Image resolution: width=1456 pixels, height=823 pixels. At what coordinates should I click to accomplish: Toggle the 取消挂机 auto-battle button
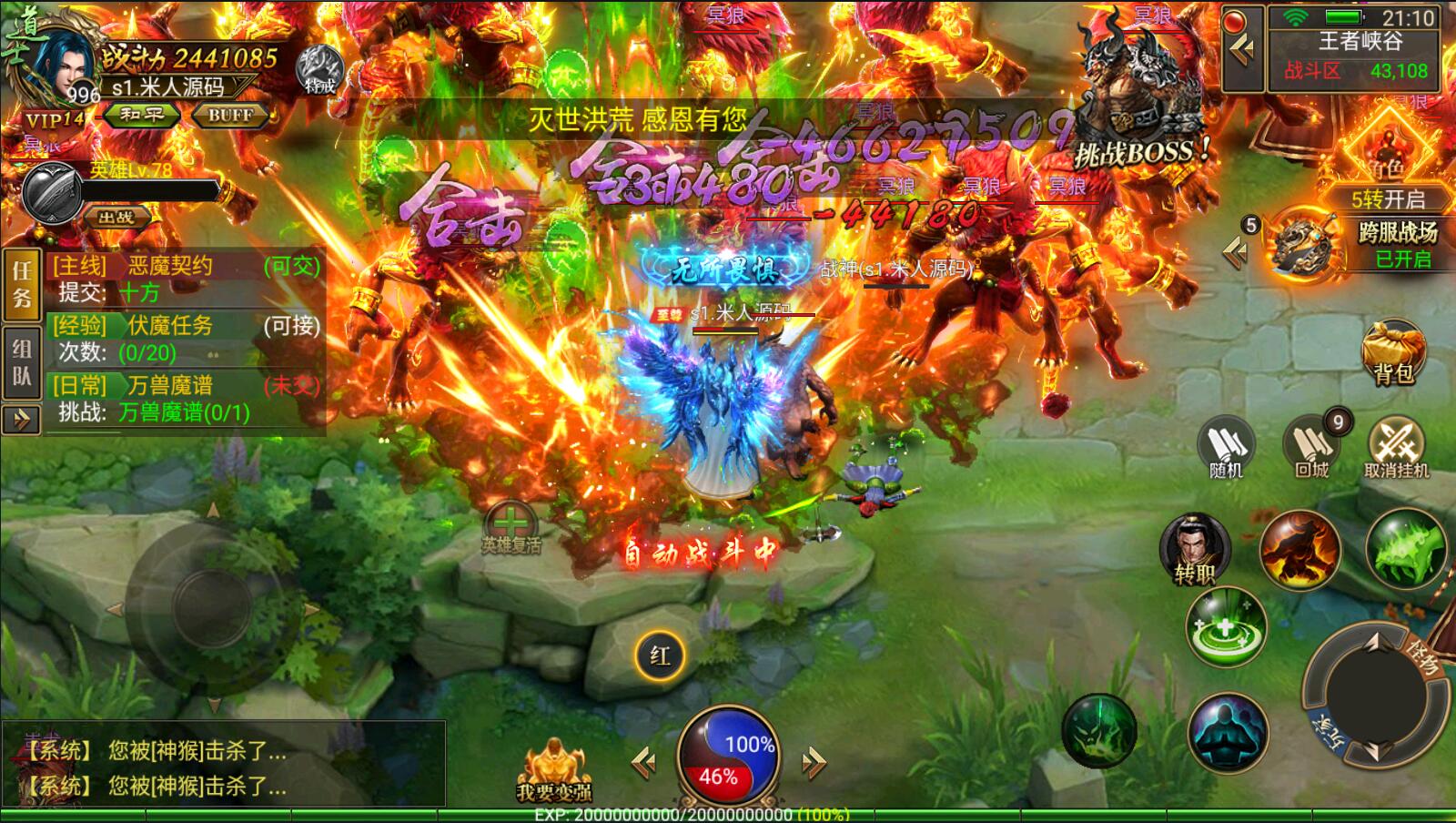pos(1396,447)
